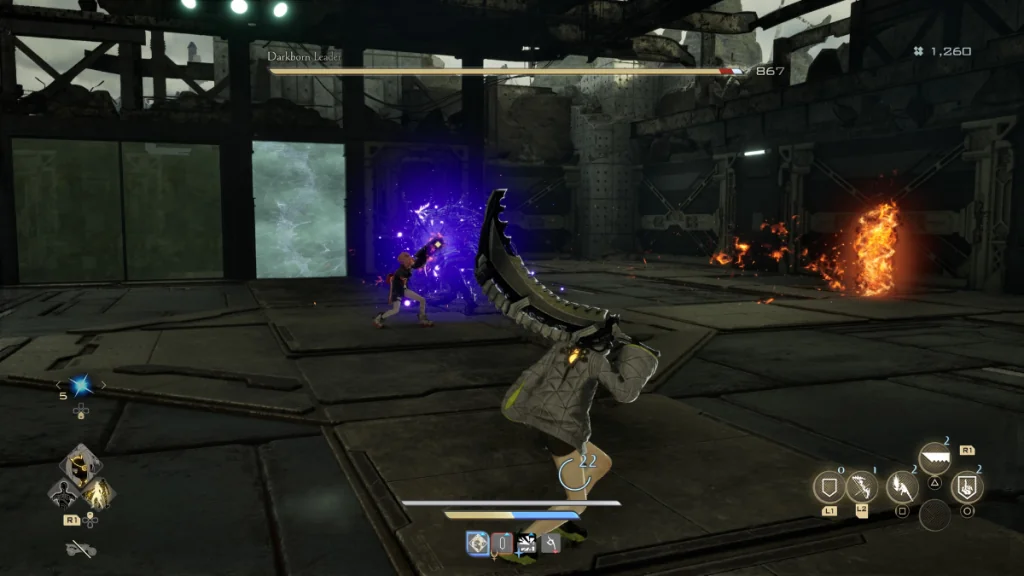Activate the bow and arrow skill

point(862,488)
